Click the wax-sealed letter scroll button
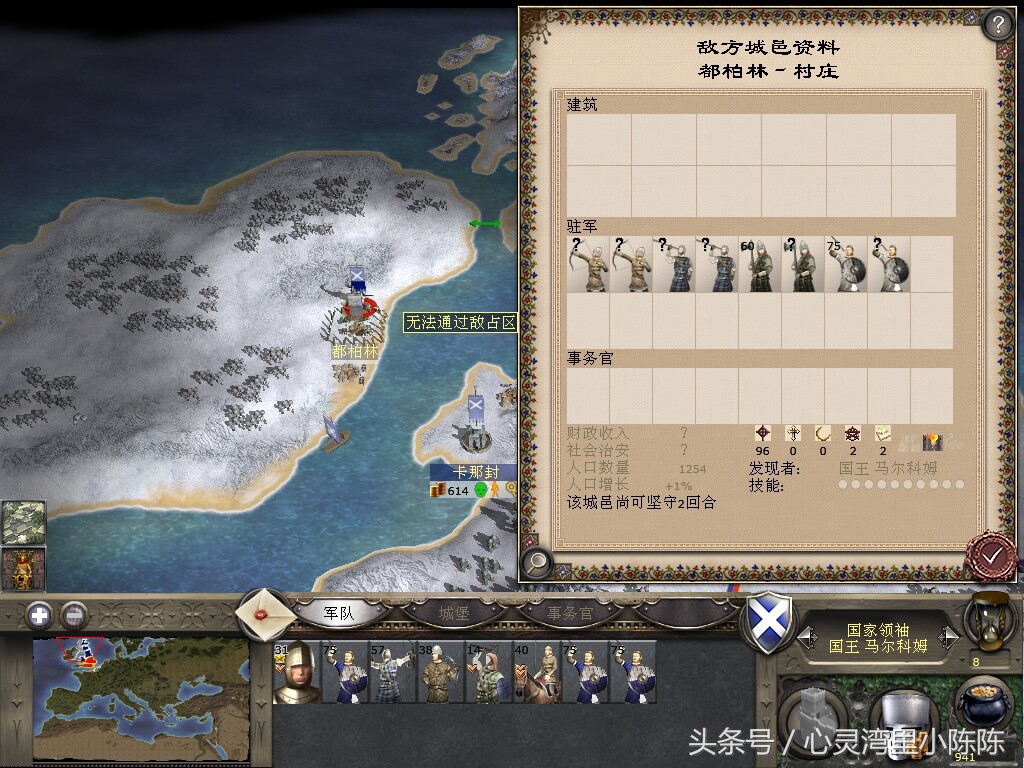1024x768 pixels. pyautogui.click(x=267, y=612)
